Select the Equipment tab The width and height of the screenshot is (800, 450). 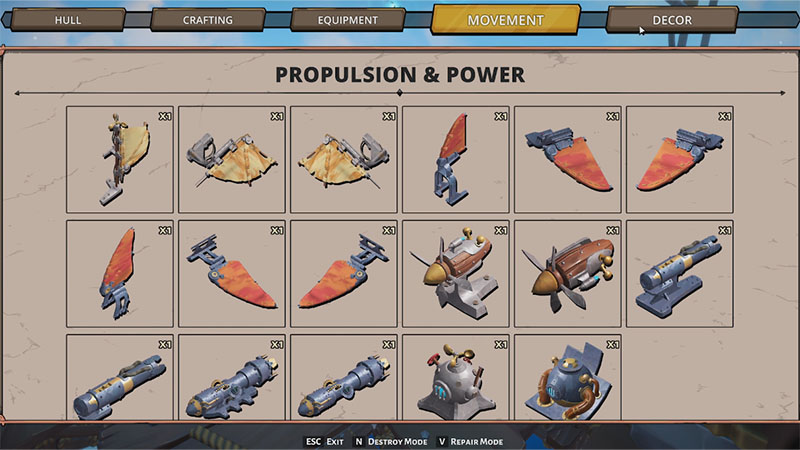347,20
